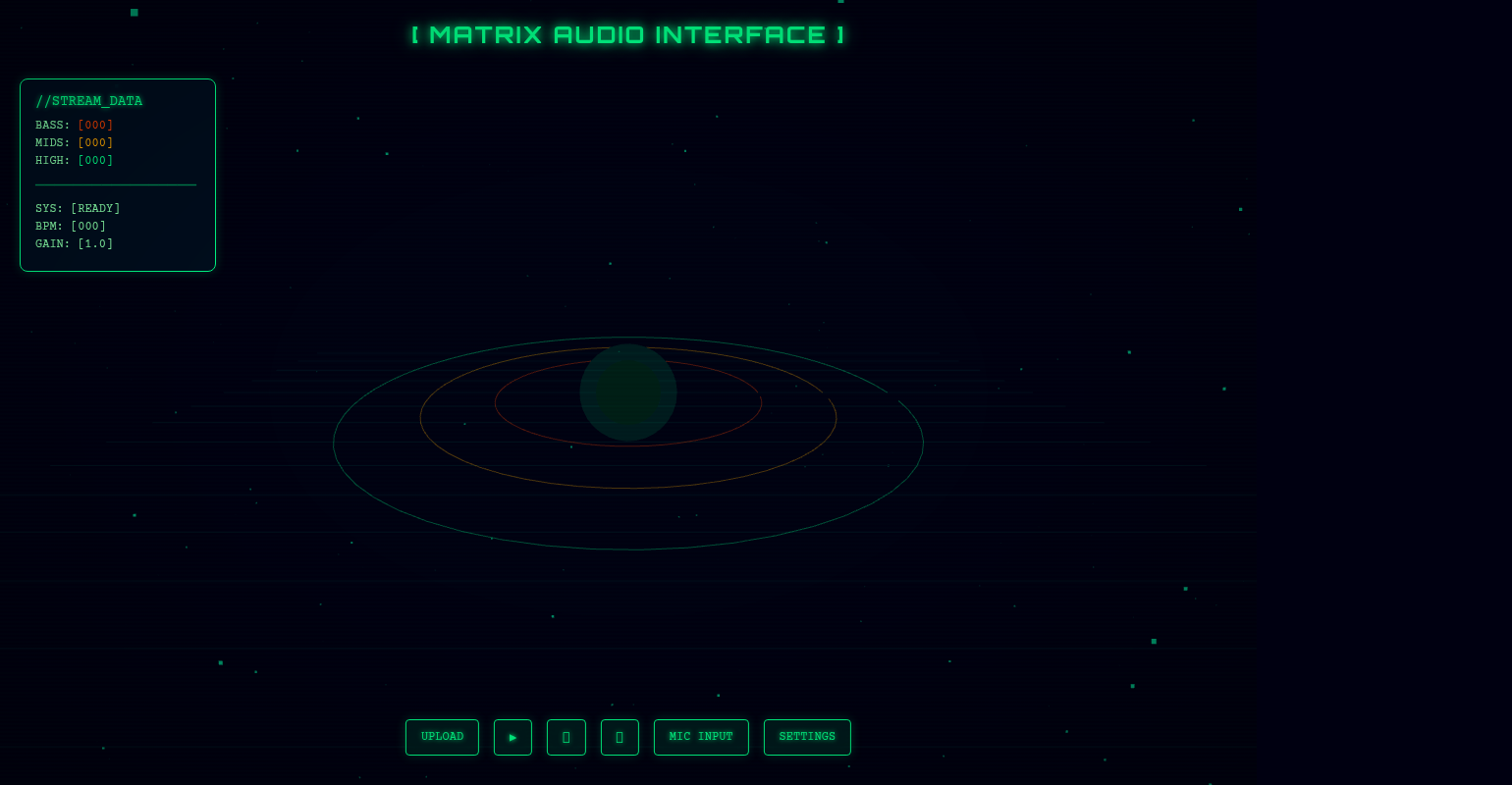Viewport: 1512px width, 785px height.
Task: Click the GAIN [1.0] level value
Action: click(x=74, y=243)
